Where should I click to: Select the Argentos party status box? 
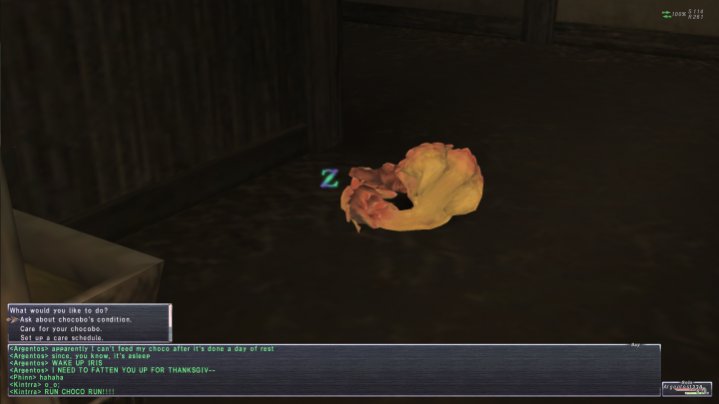pyautogui.click(x=686, y=389)
